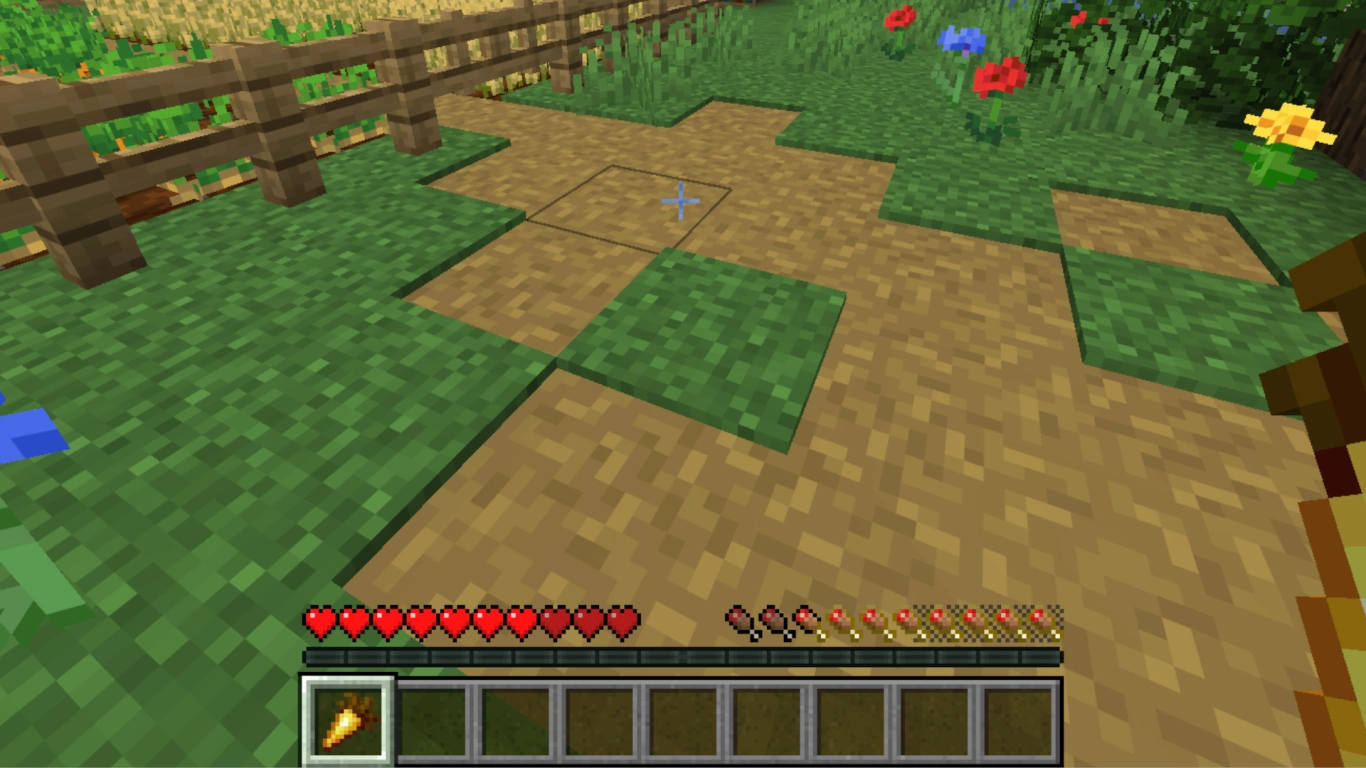Screen dimensions: 1366x768
Task: Click the leftmost full drumstick hunger icon
Action: click(738, 620)
